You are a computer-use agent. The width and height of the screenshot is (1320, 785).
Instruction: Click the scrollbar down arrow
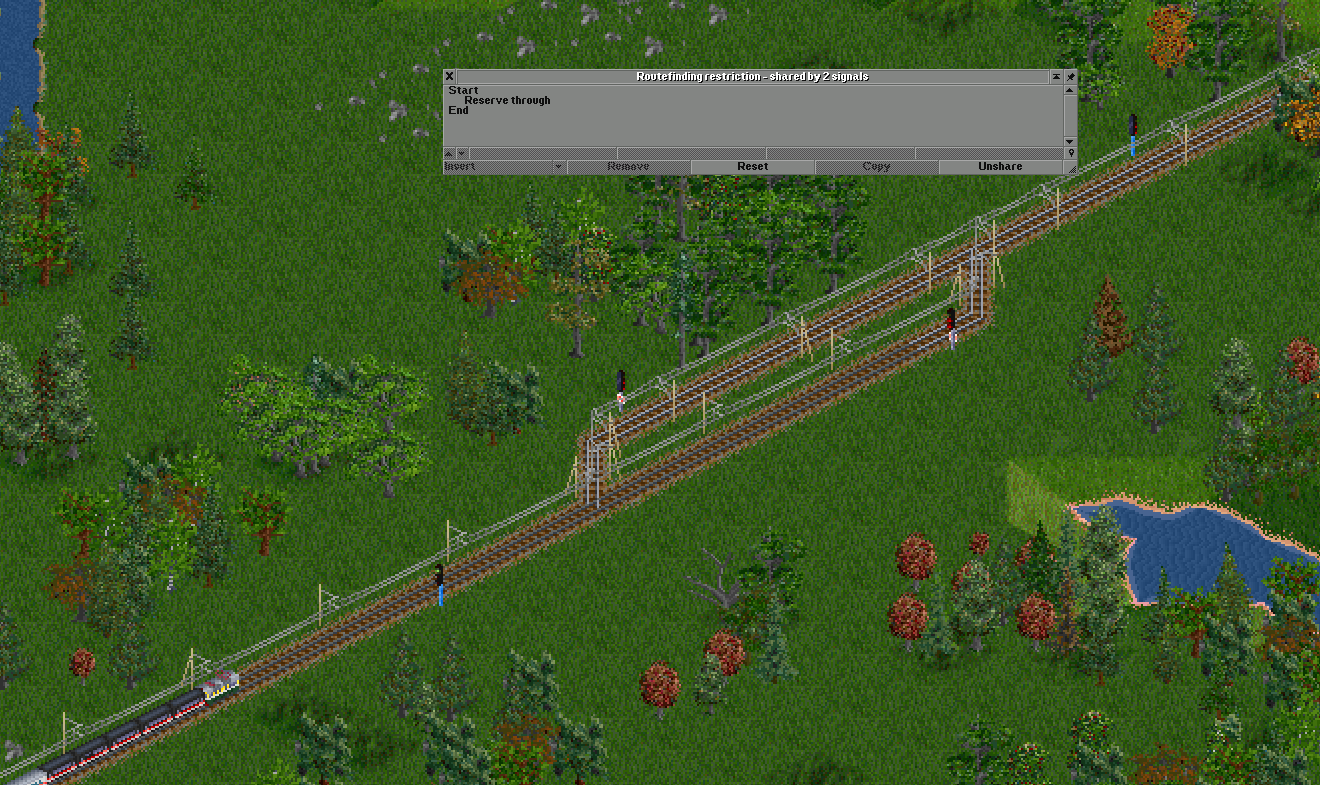[x=1068, y=141]
